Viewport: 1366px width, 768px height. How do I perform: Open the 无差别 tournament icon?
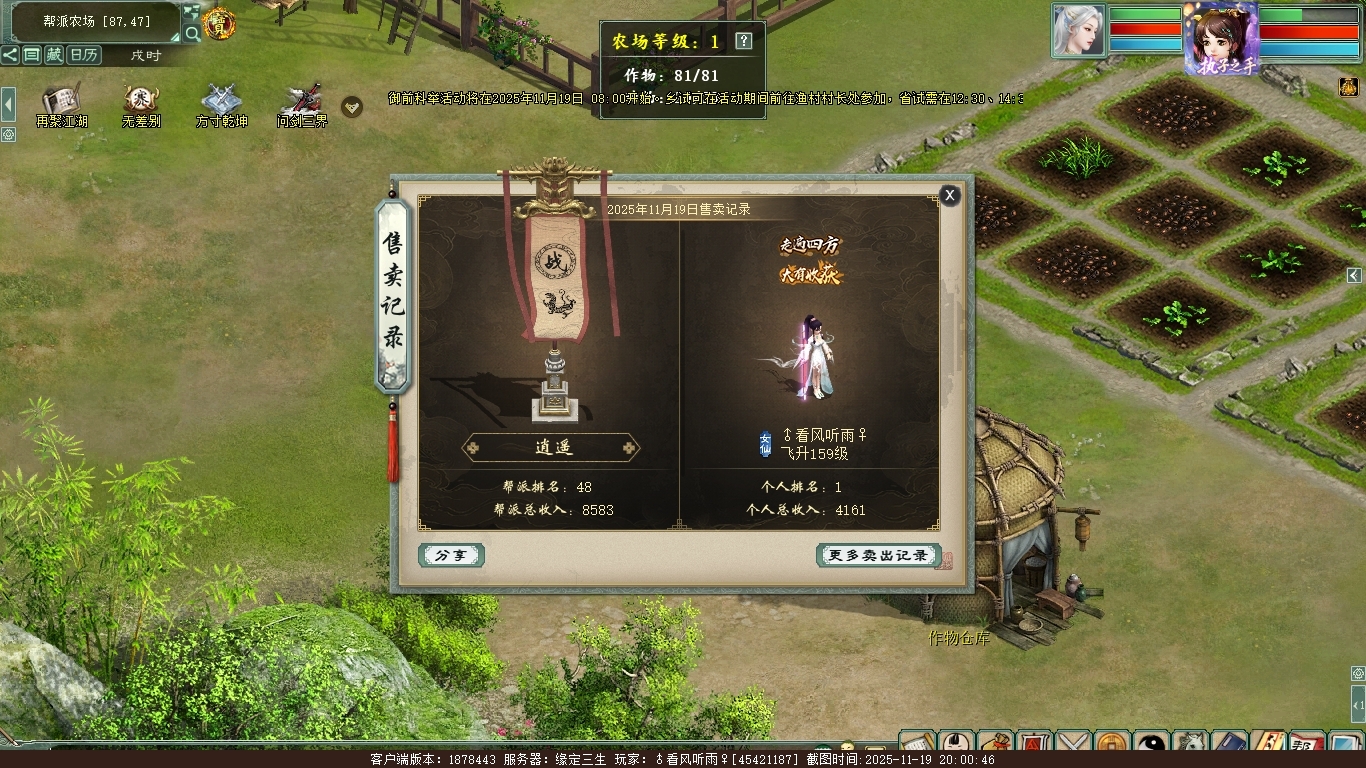tap(141, 100)
